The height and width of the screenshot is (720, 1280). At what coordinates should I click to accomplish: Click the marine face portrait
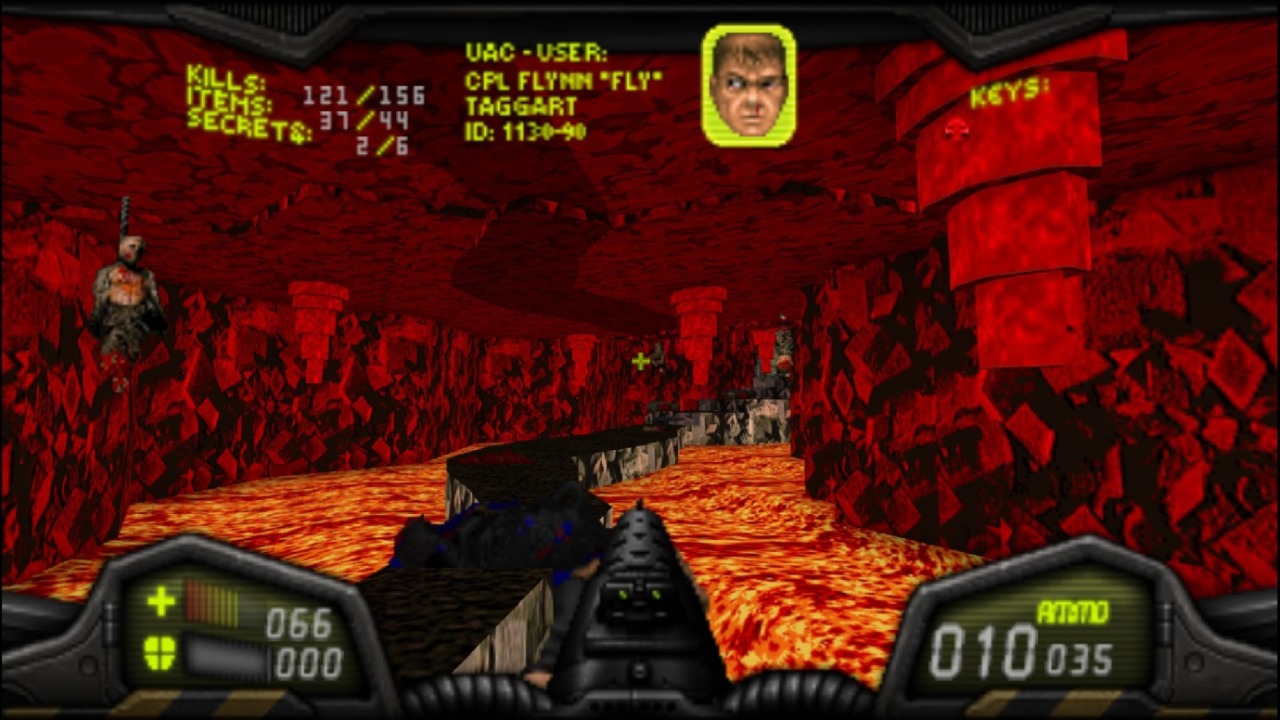[x=749, y=85]
